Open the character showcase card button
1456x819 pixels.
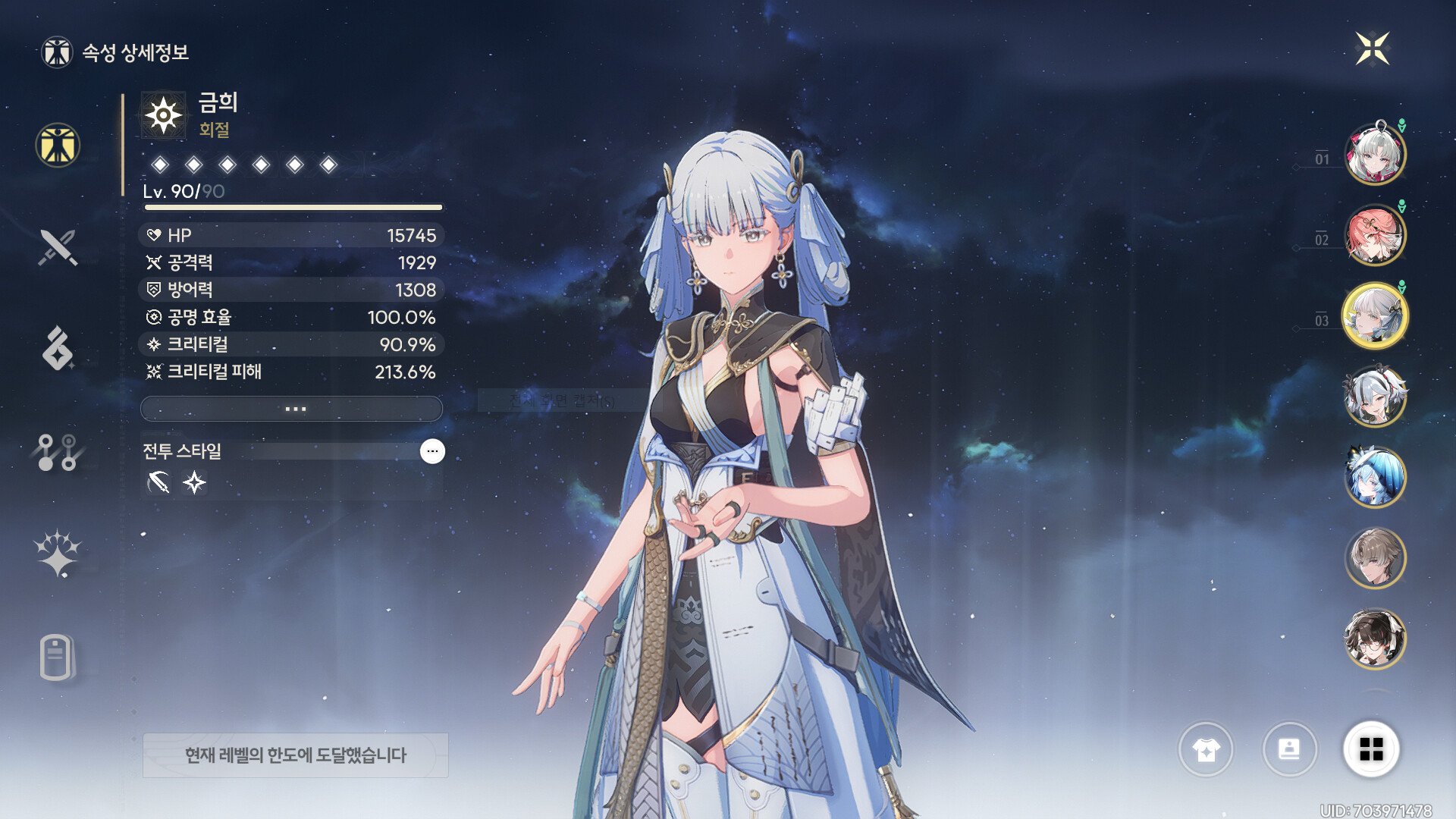(x=1289, y=749)
